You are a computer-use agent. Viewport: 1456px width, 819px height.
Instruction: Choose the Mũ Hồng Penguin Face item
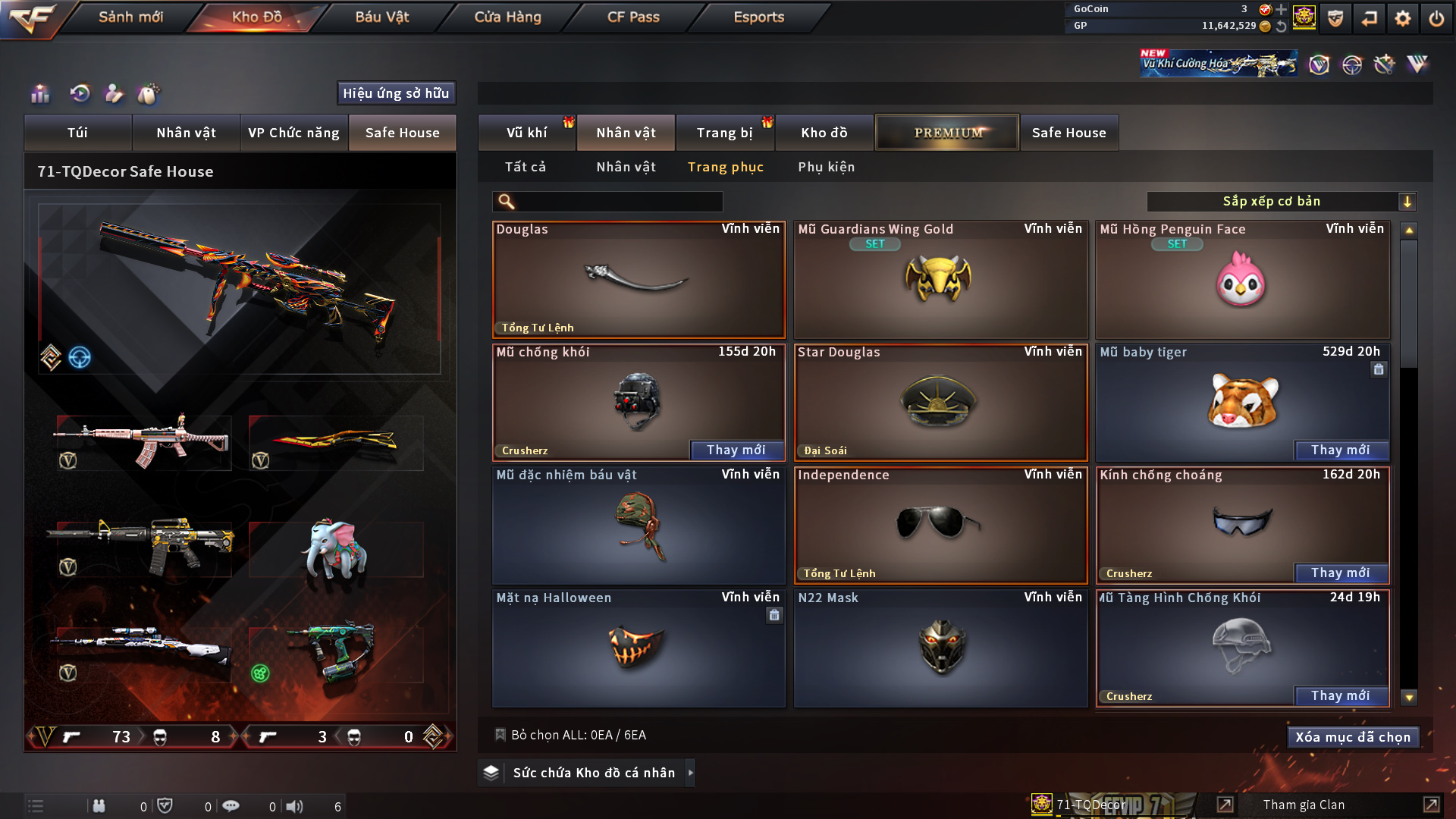click(x=1242, y=279)
